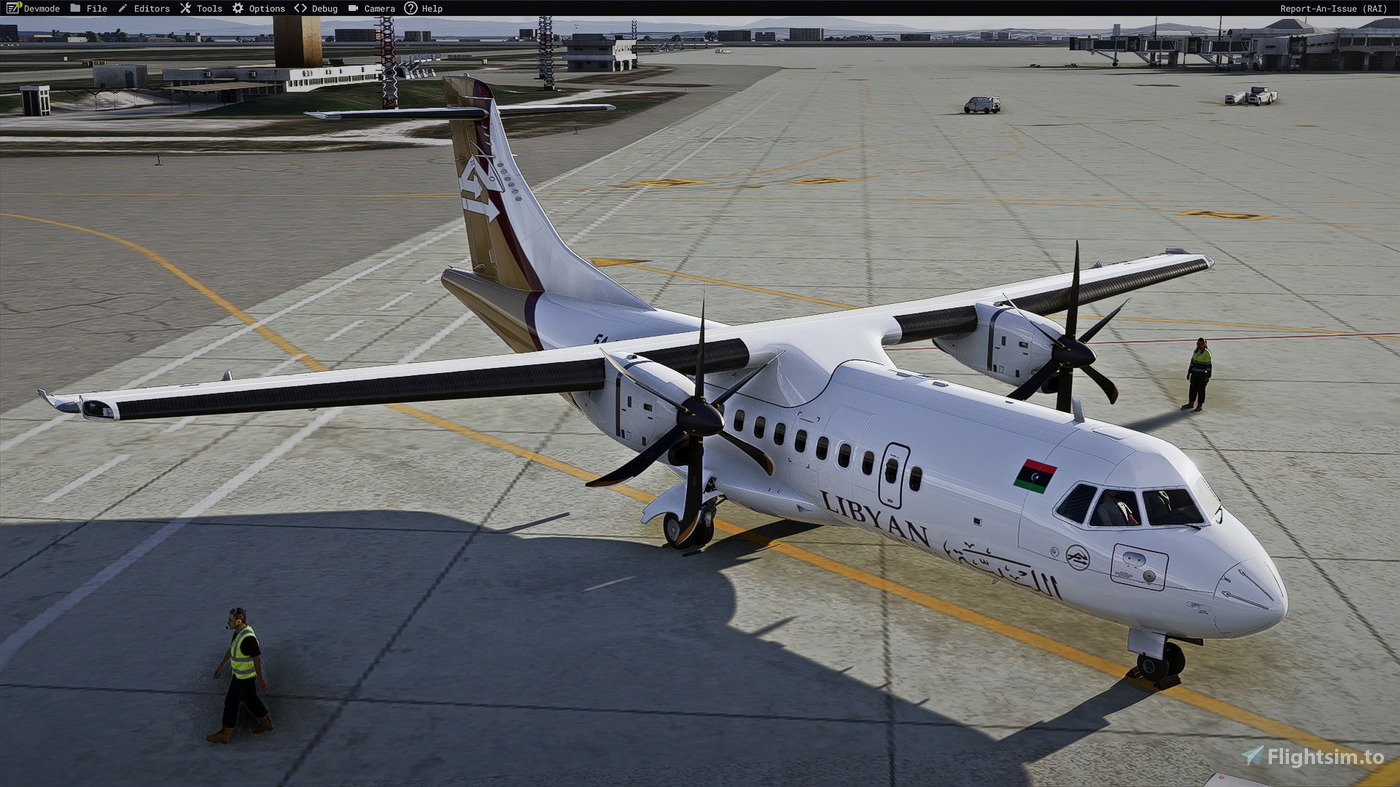Expand the Options menu dropdown
Screen dimensions: 1400x787
coord(267,8)
